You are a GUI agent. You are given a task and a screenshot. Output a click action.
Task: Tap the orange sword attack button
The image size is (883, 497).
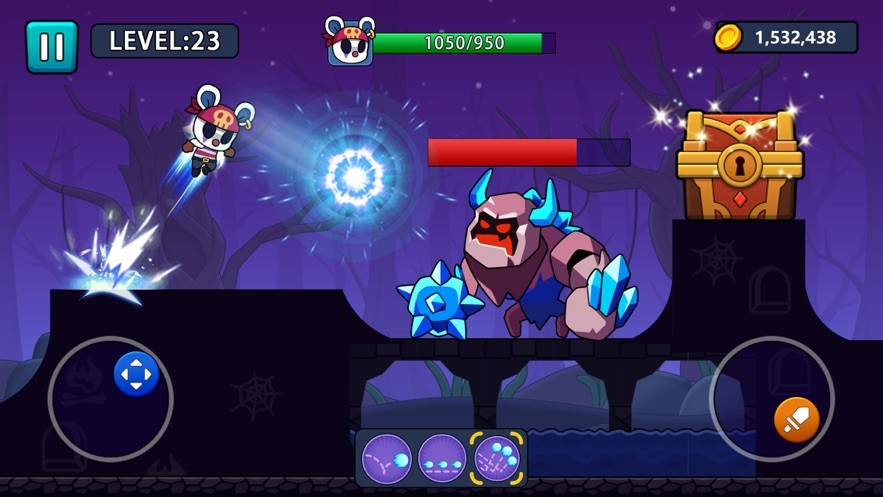(x=796, y=419)
